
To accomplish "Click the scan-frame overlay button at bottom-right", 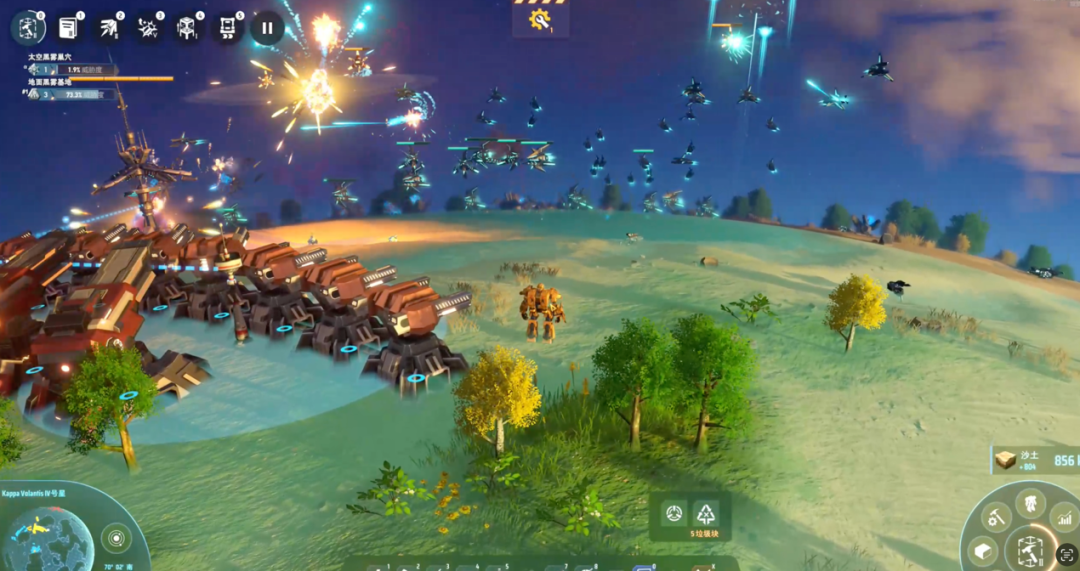I will [1066, 554].
